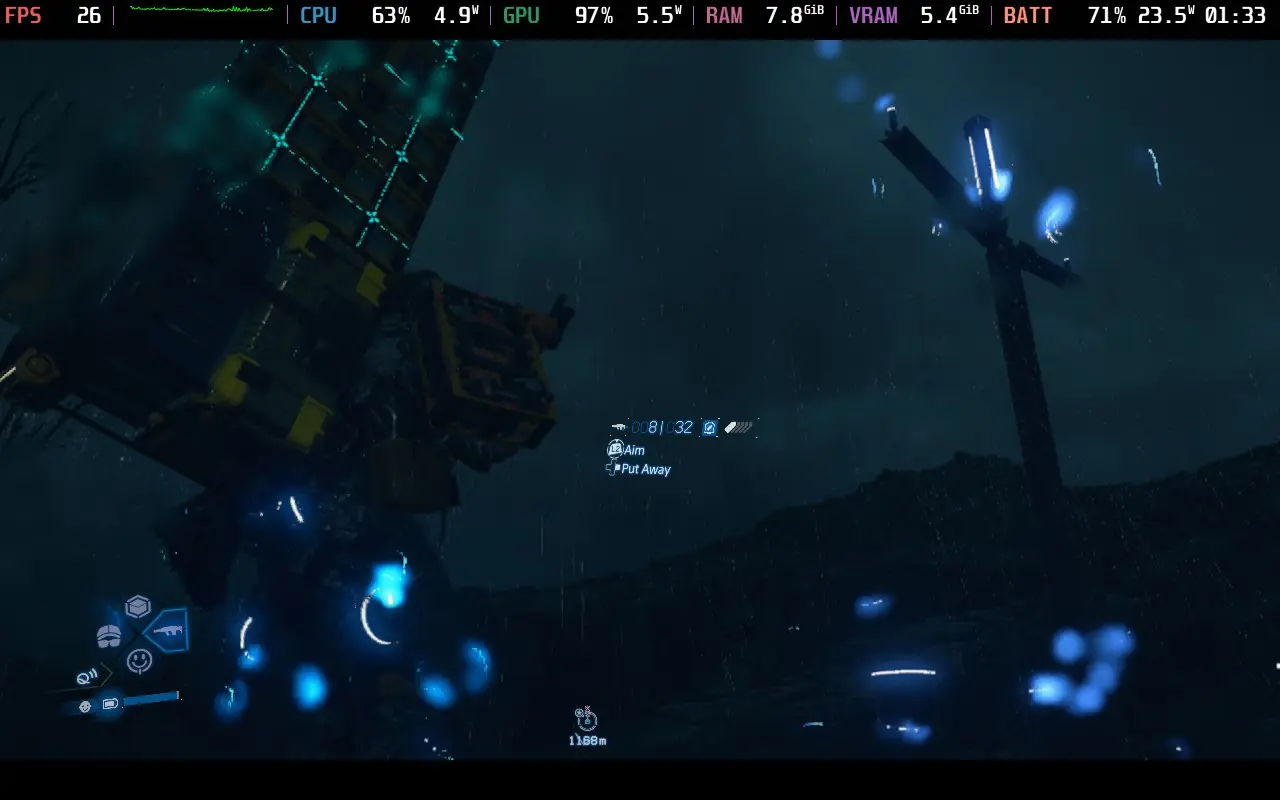Toggle the Aim action via the L2 prompt
1280x800 pixels.
[x=616, y=449]
